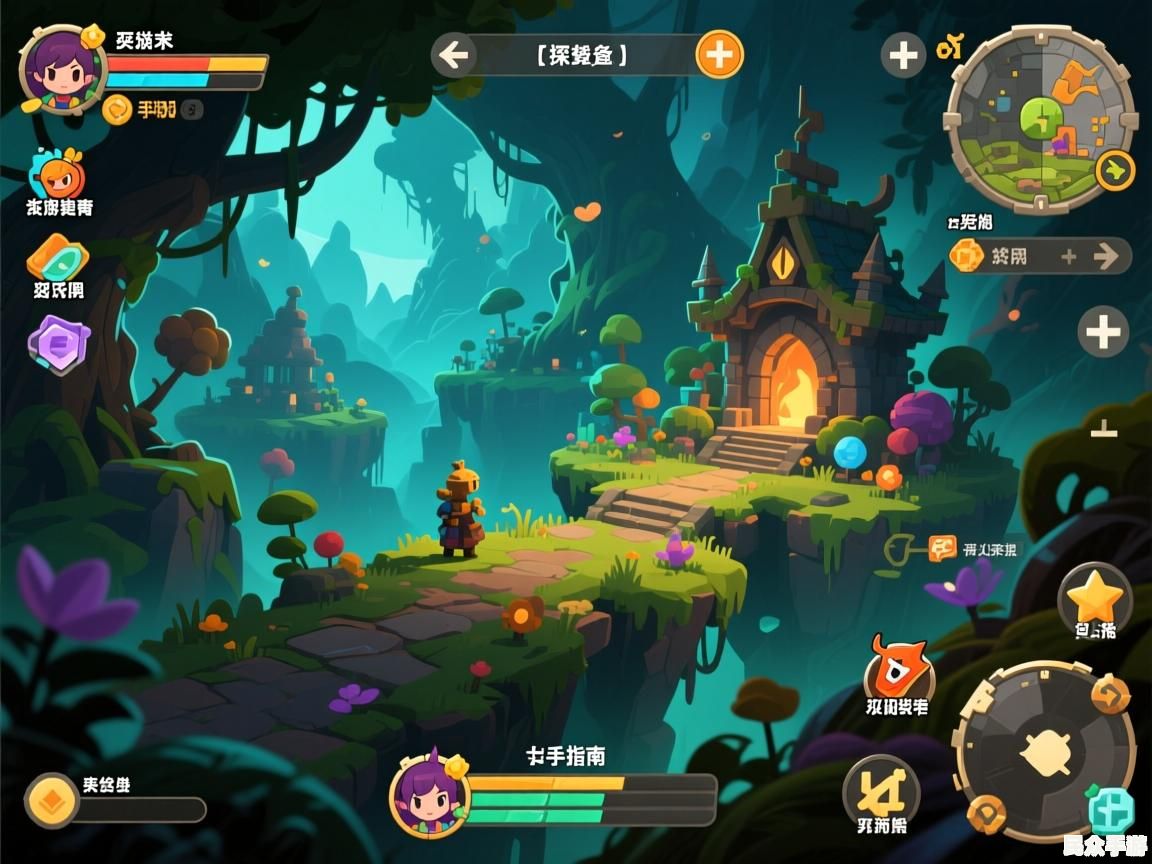Open the orange speech bubble quest marker

pos(942,548)
